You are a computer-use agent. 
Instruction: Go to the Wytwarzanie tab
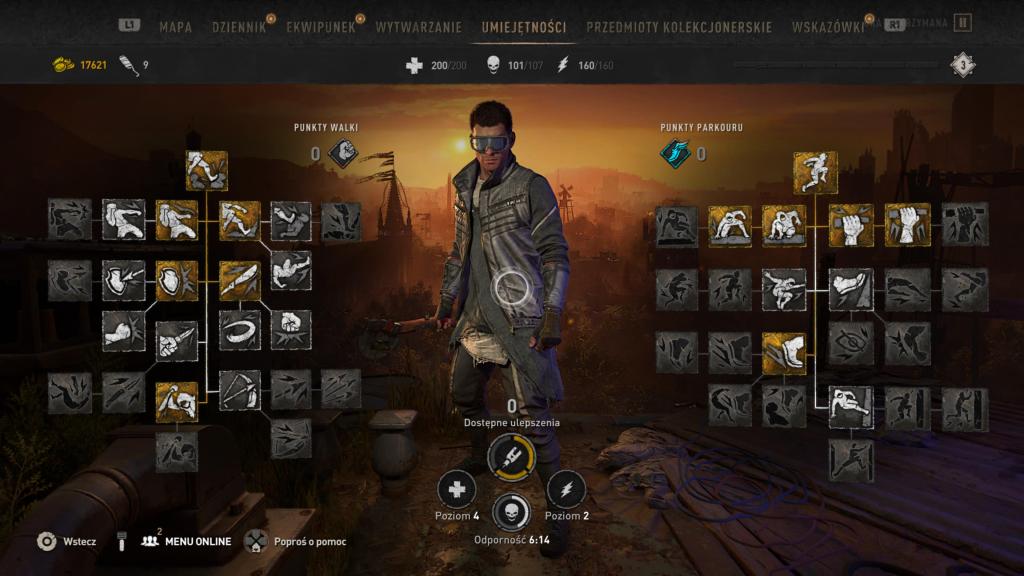420,27
